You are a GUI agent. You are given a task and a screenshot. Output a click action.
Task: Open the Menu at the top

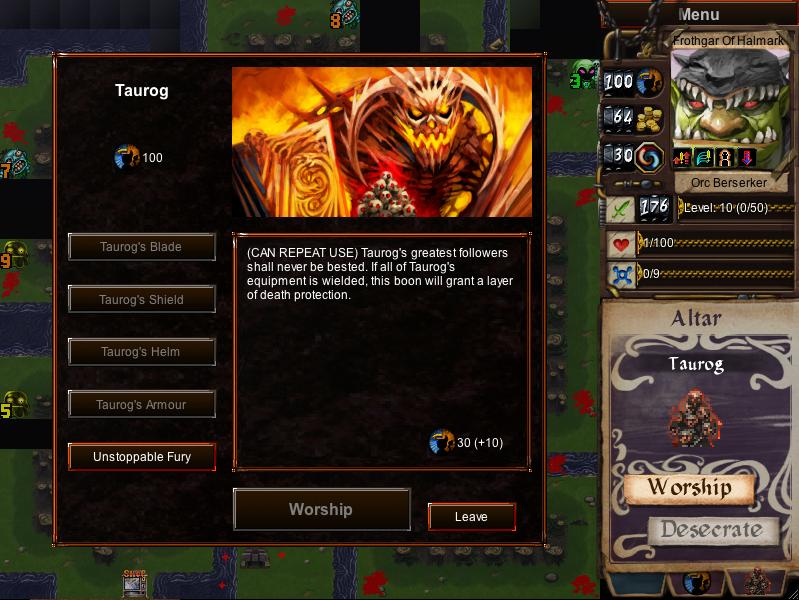coord(698,15)
